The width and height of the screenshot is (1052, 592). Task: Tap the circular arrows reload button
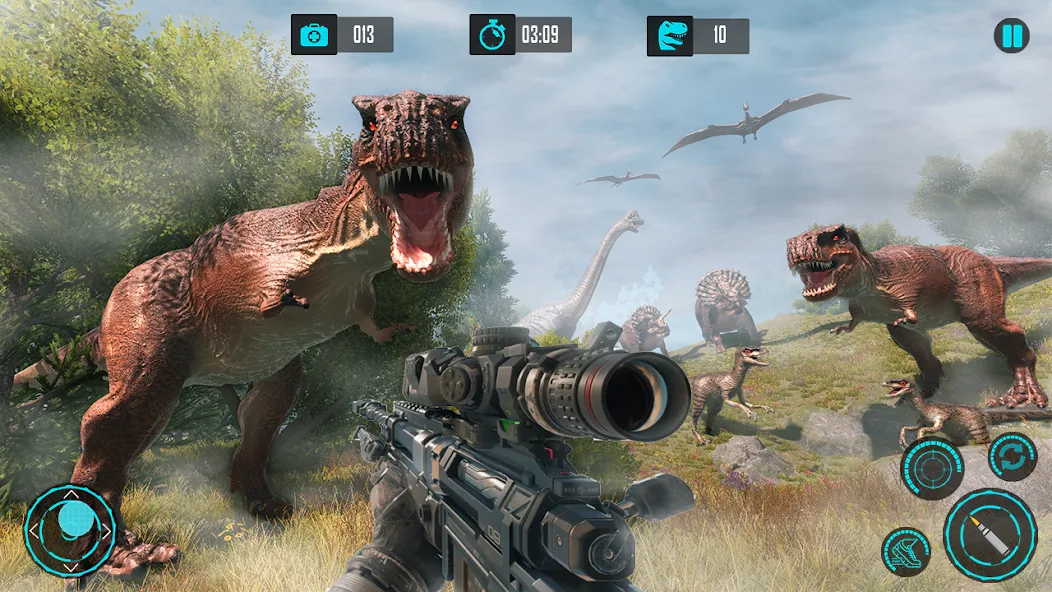1012,457
